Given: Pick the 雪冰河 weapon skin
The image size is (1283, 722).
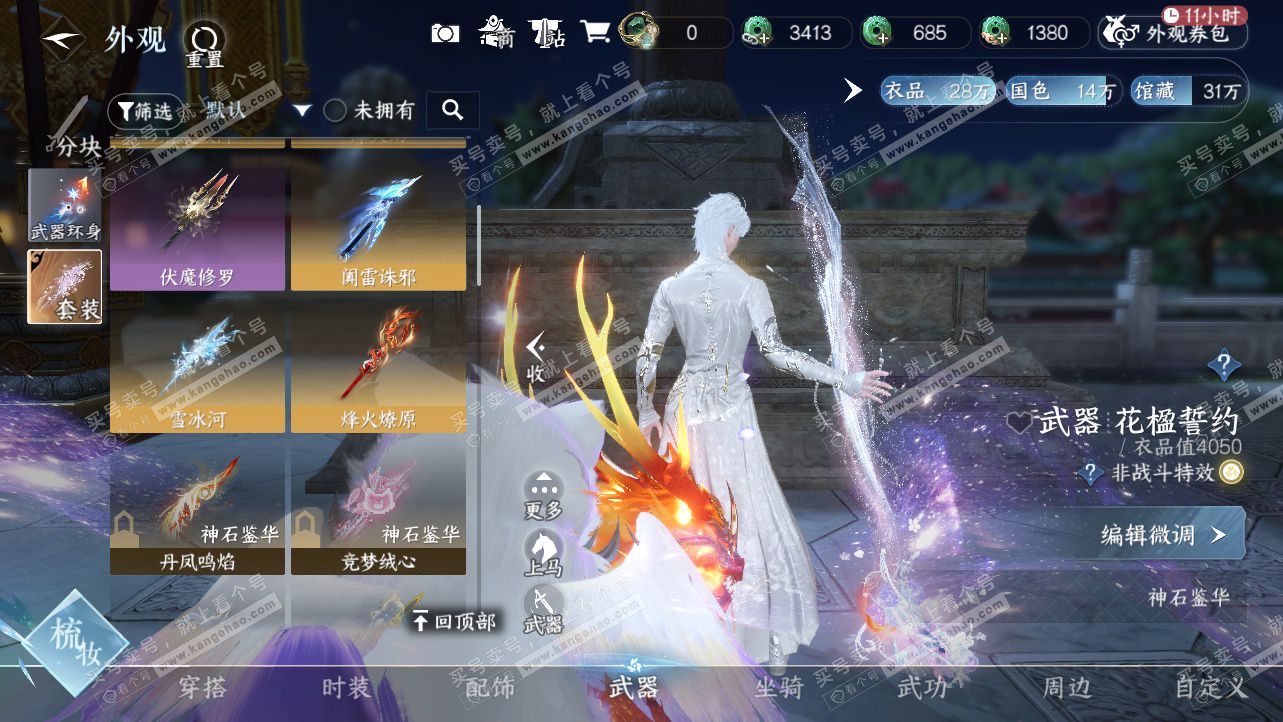Looking at the screenshot, I should click(197, 370).
